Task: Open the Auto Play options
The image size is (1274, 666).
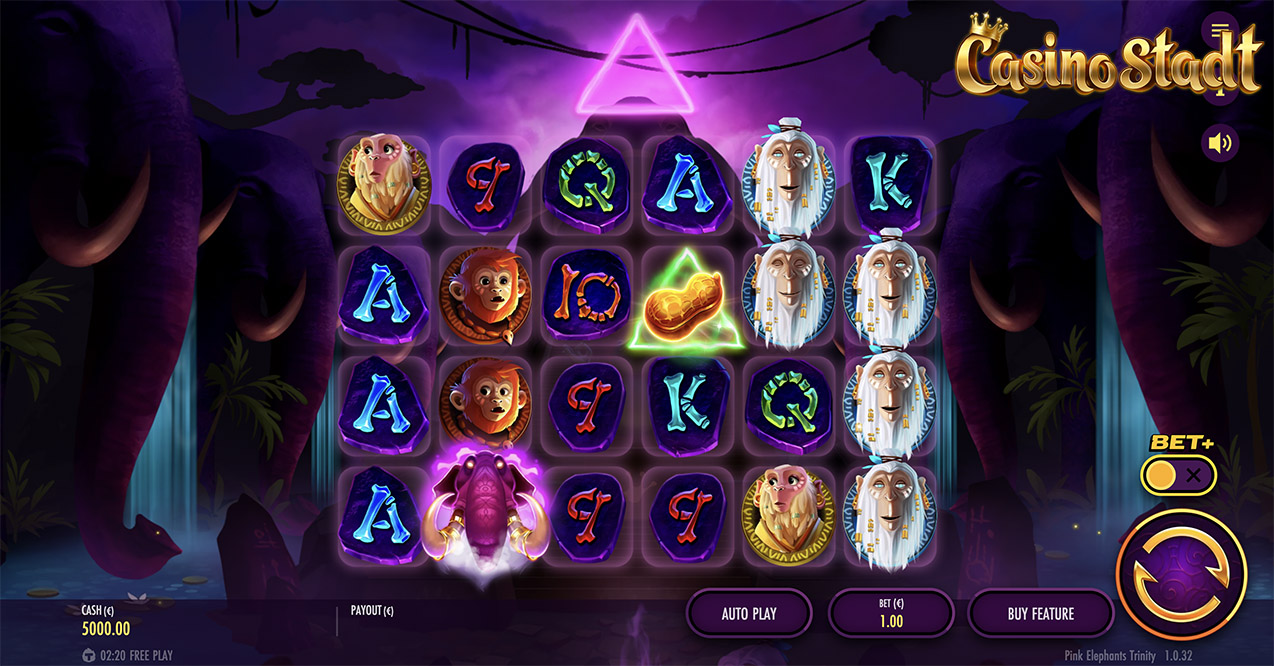Action: click(749, 613)
